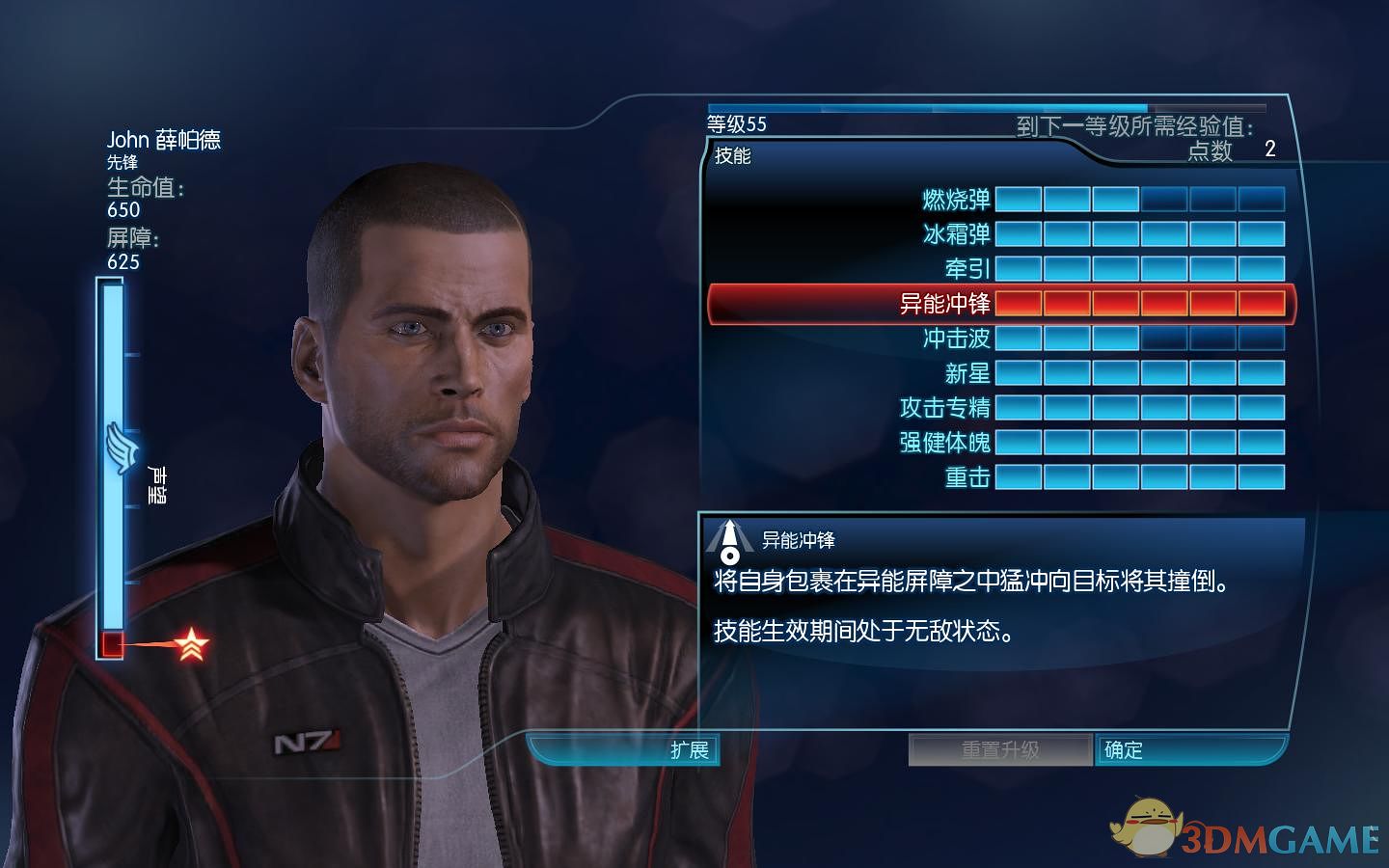This screenshot has width=1389, height=868.
Task: Click the red Renegade star icon
Action: coord(192,641)
